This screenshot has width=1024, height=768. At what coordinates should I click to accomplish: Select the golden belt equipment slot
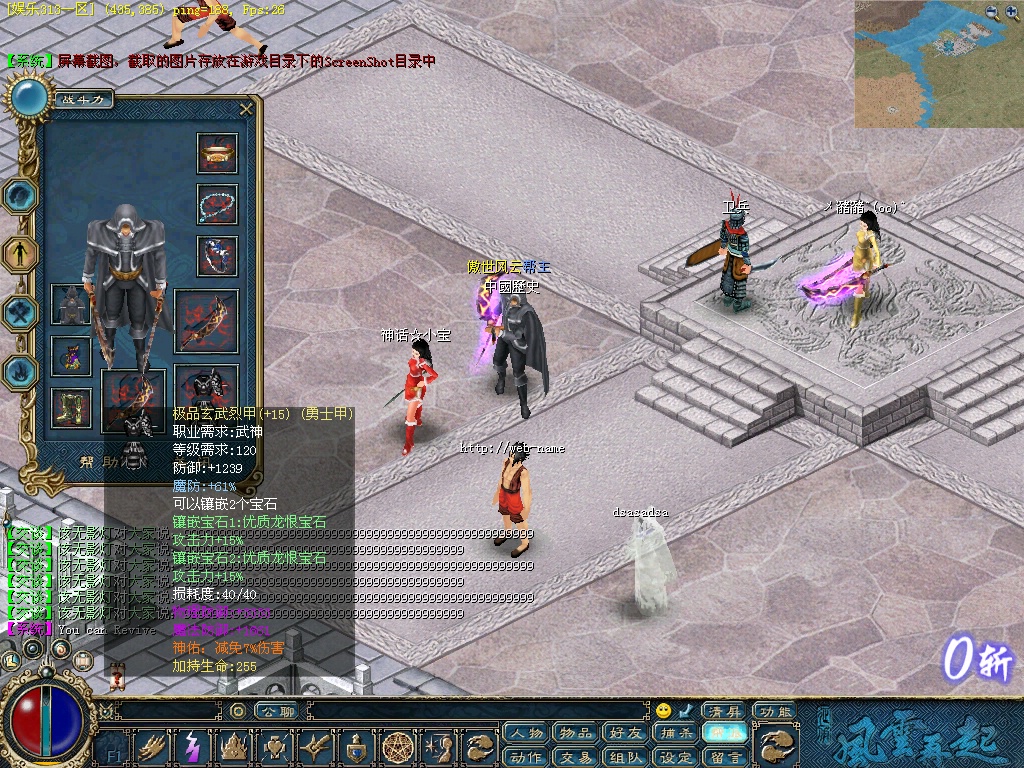(217, 153)
